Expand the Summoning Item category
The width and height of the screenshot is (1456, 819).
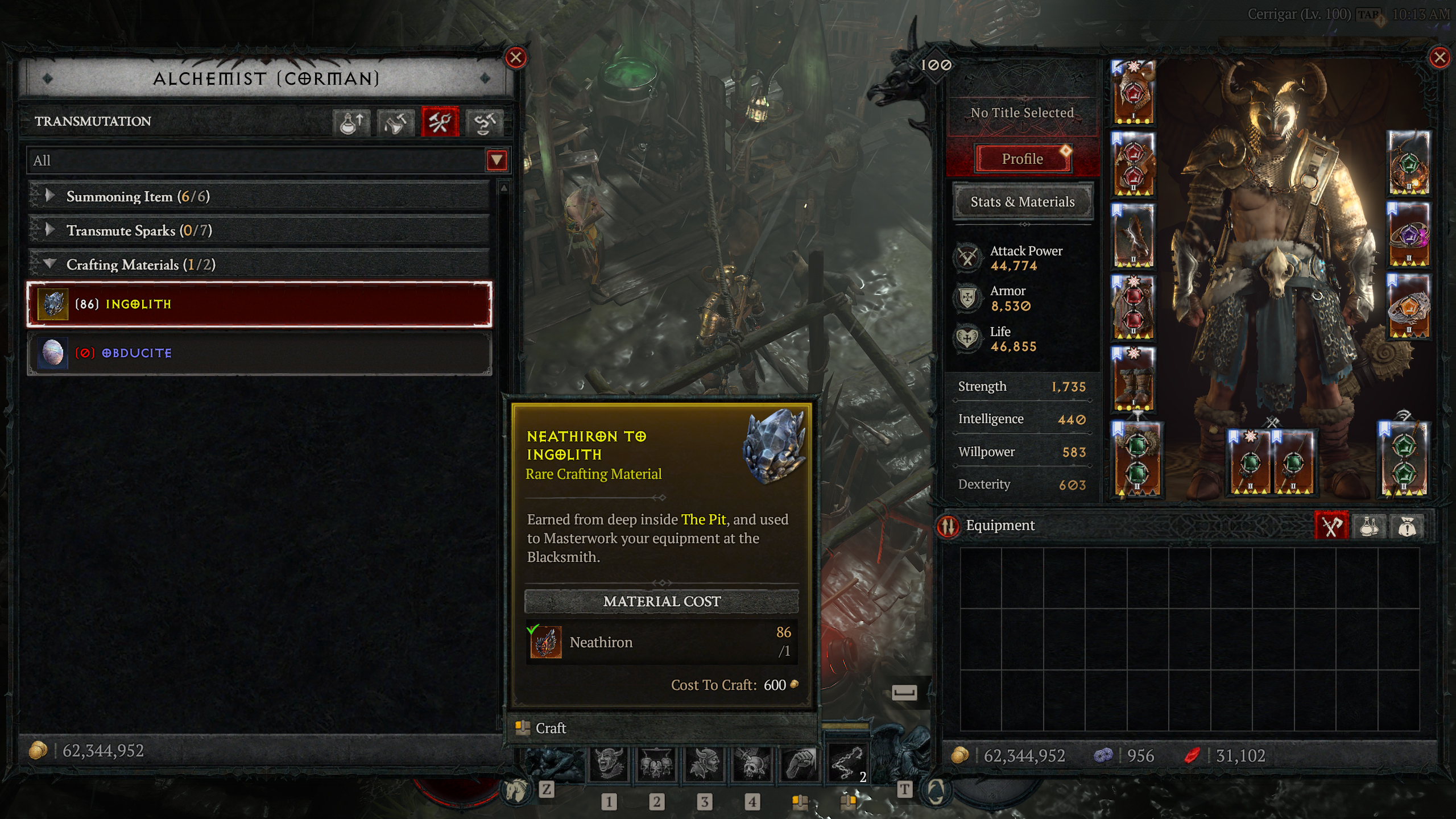(x=50, y=196)
